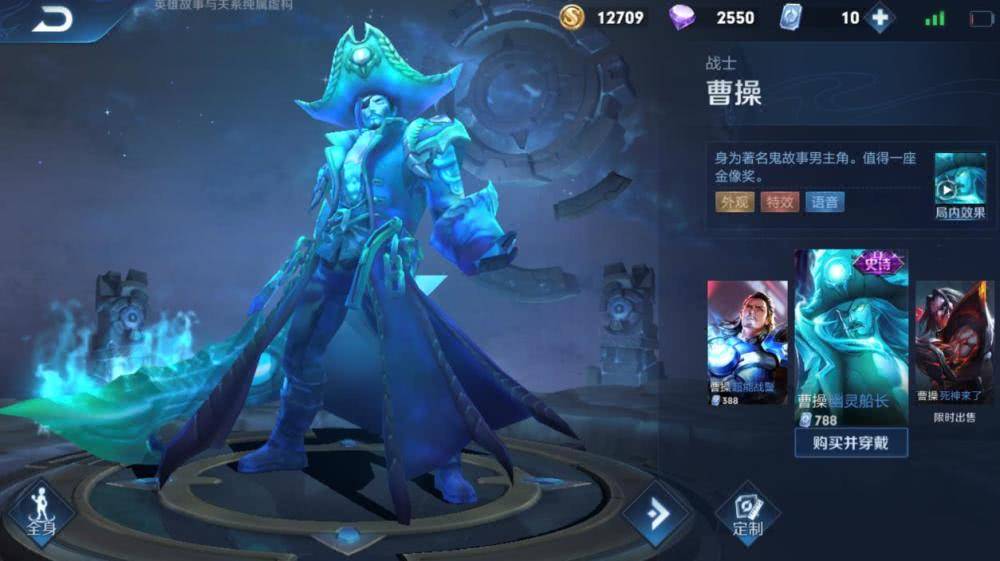The width and height of the screenshot is (1000, 561).
Task: Open the gold coin currency counter
Action: tap(604, 18)
